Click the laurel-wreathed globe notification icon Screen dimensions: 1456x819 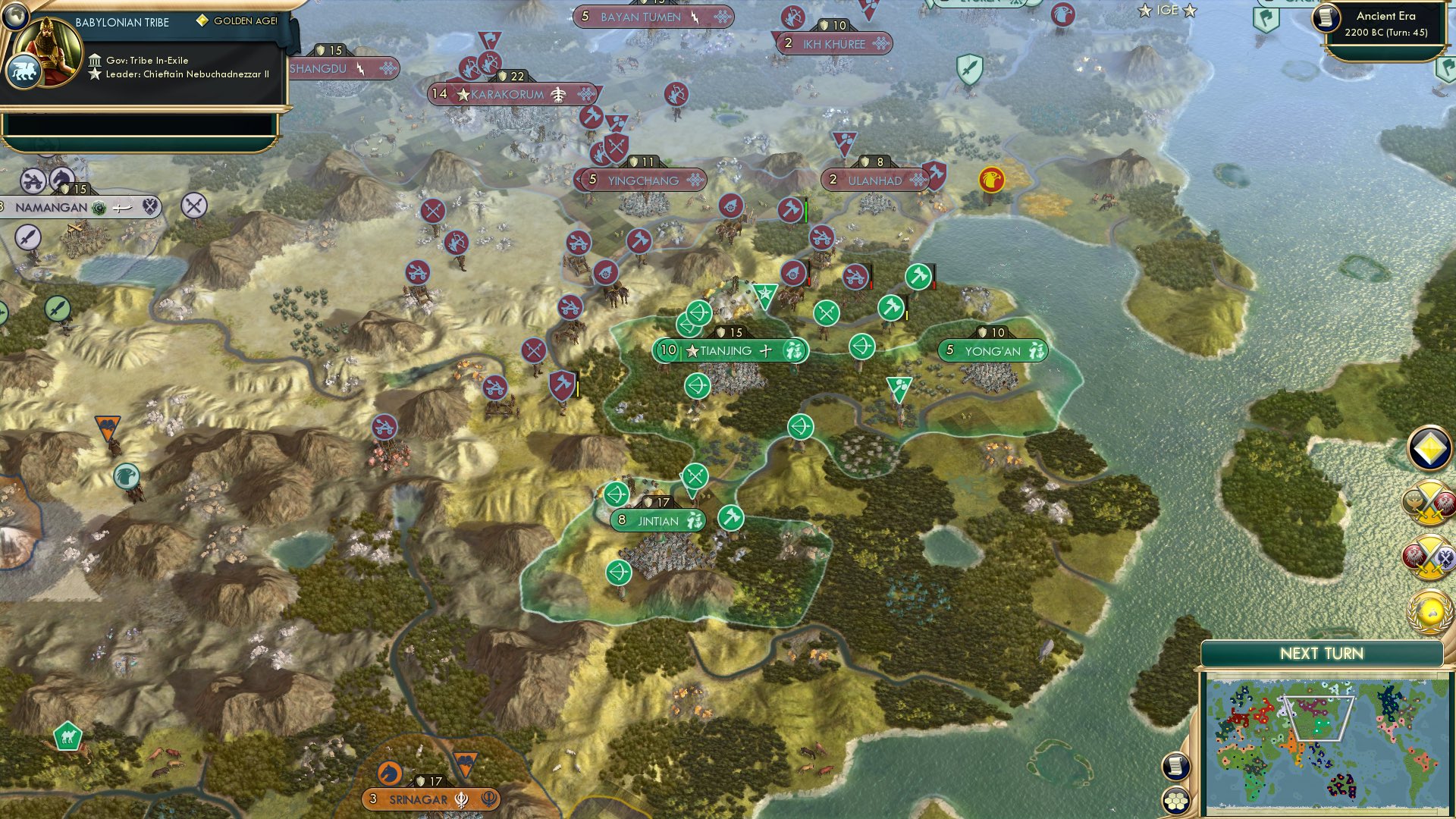point(1430,611)
